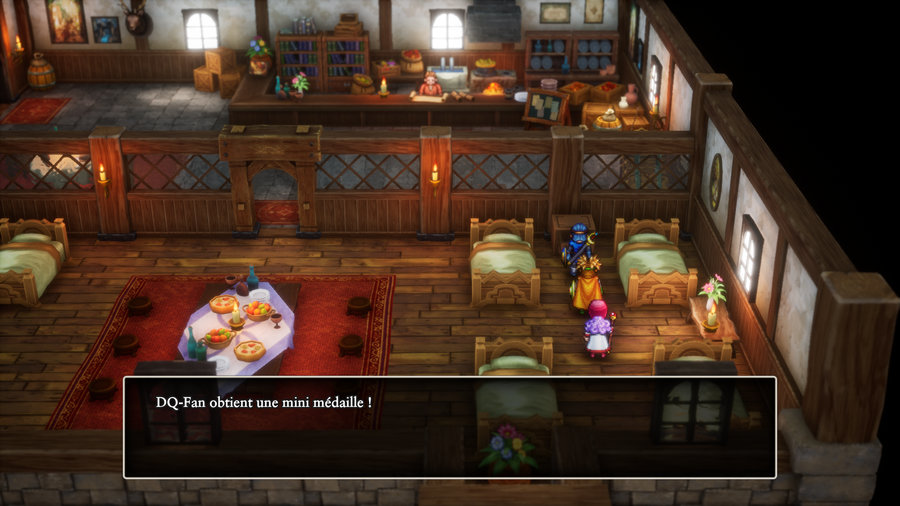900x506 pixels.
Task: Advance the mini médaille message box
Action: [x=449, y=427]
